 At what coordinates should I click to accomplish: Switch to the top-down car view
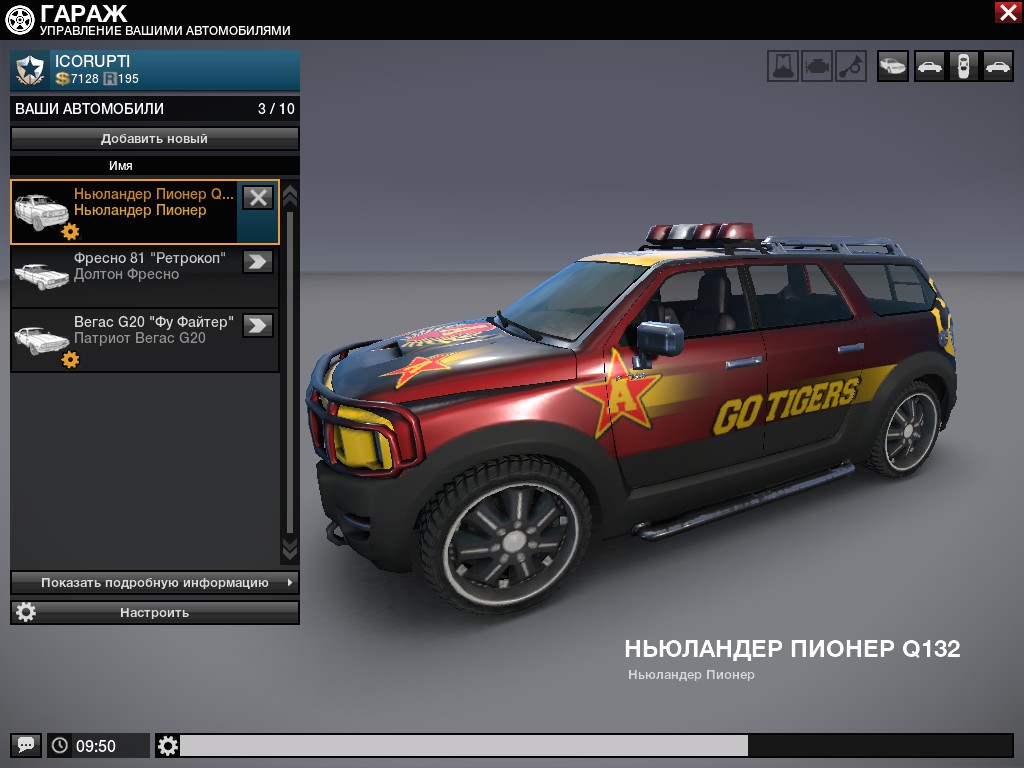963,66
